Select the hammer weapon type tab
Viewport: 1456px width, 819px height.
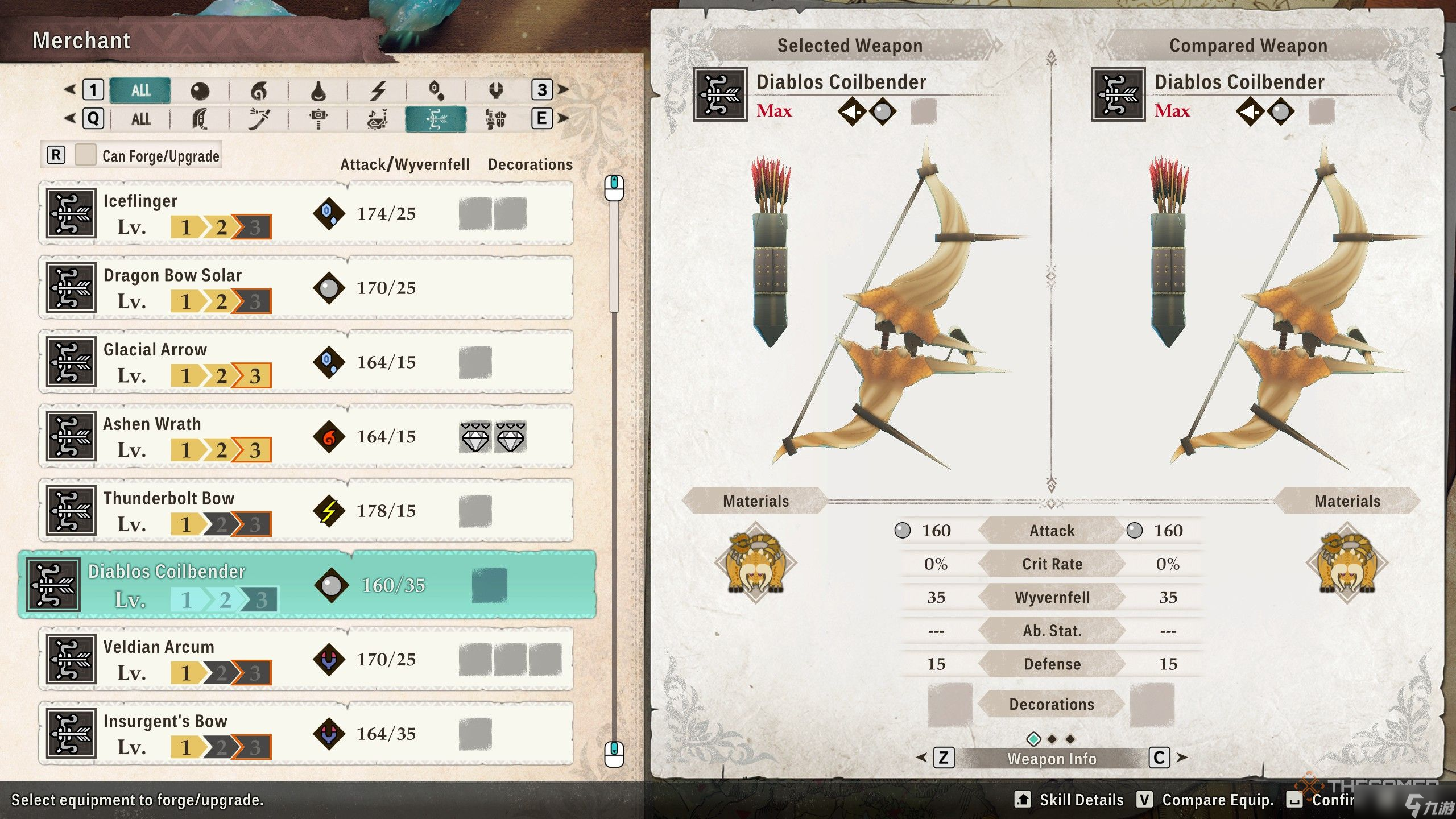click(318, 119)
